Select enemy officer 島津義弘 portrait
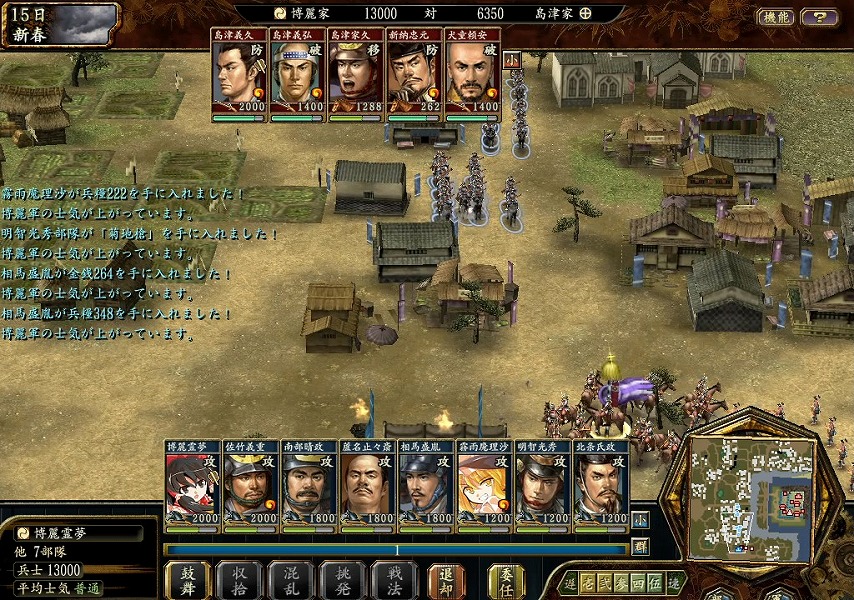854x600 pixels. tap(297, 75)
